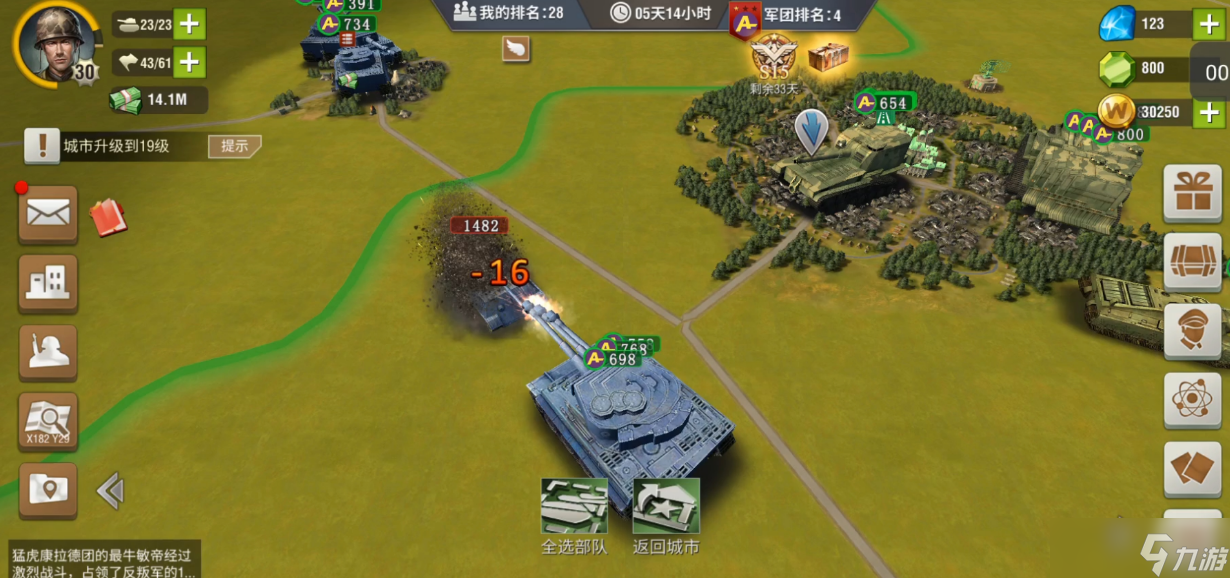Open the treasure chest menu

point(1193,262)
